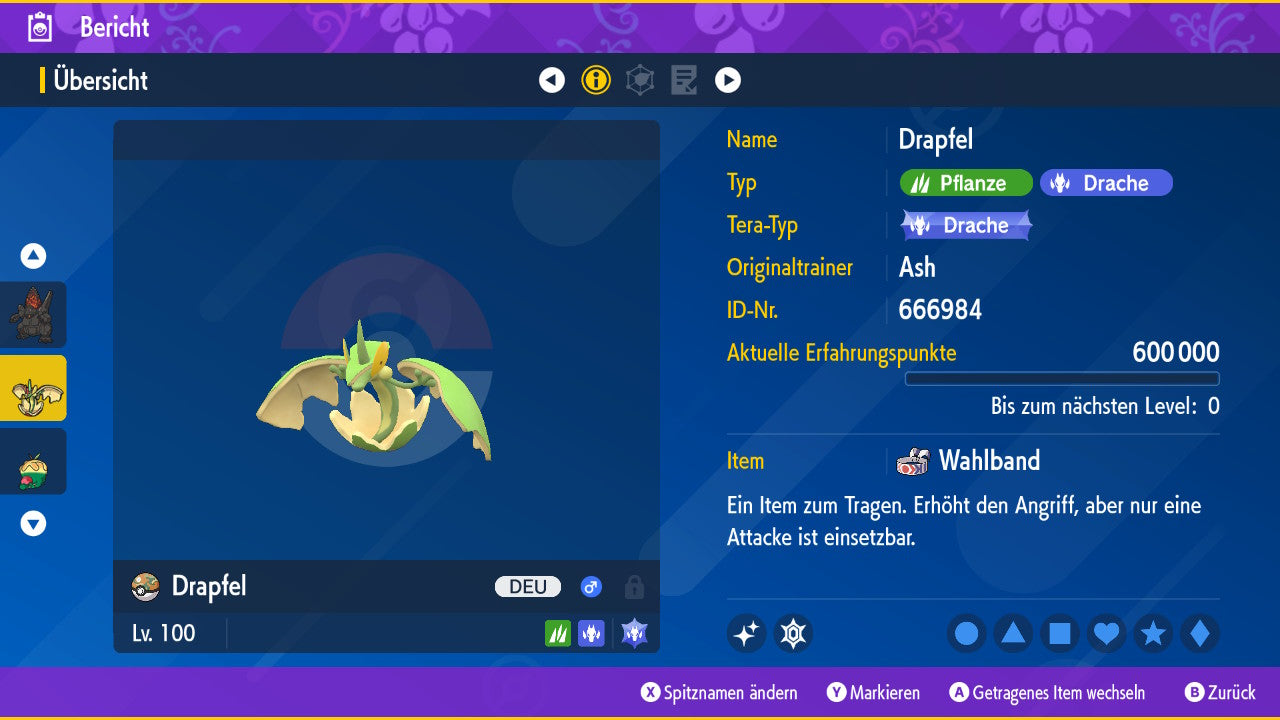Switch to the Übersicht tab
The image size is (1280, 720).
pyautogui.click(x=100, y=81)
